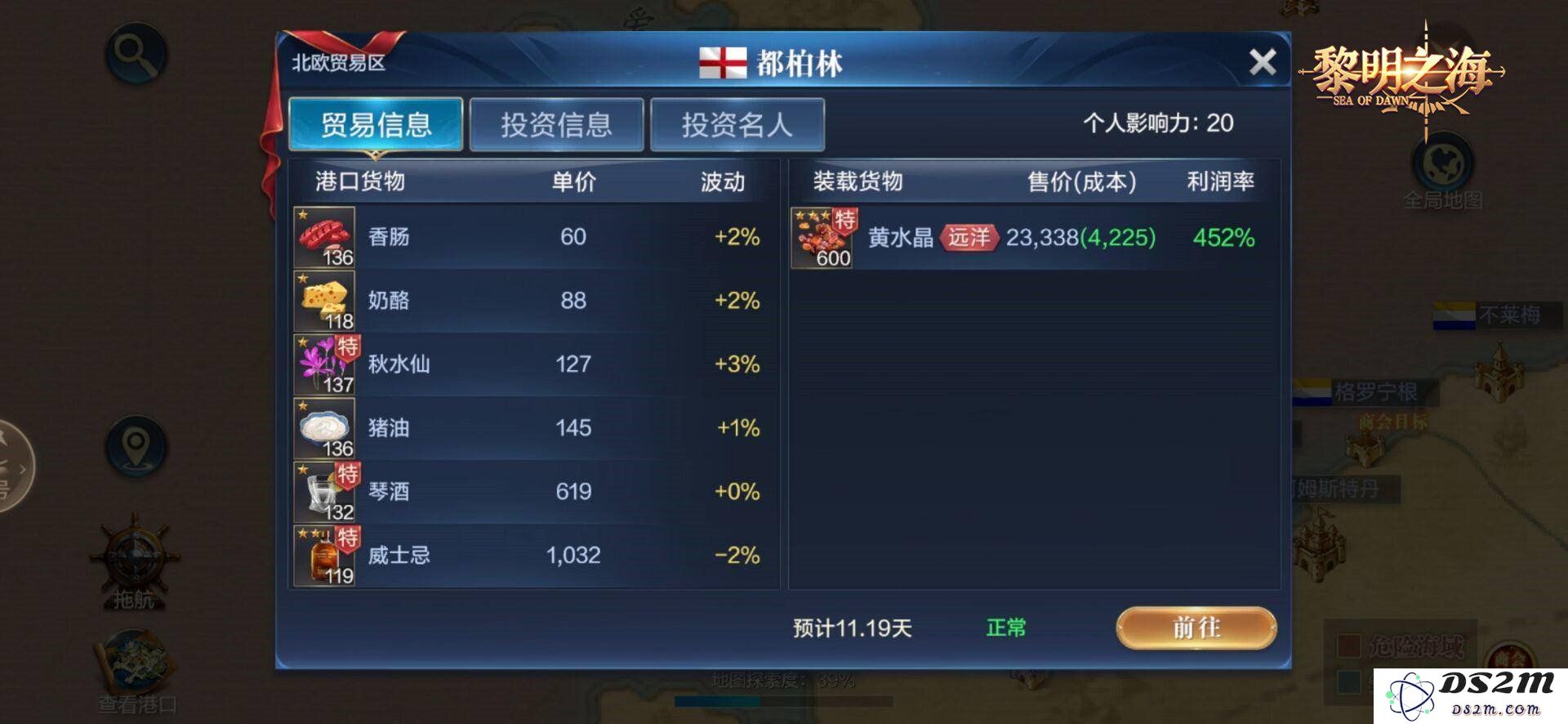Screen dimensions: 1568x724
Task: Open the 投资名人 tab
Action: (736, 123)
